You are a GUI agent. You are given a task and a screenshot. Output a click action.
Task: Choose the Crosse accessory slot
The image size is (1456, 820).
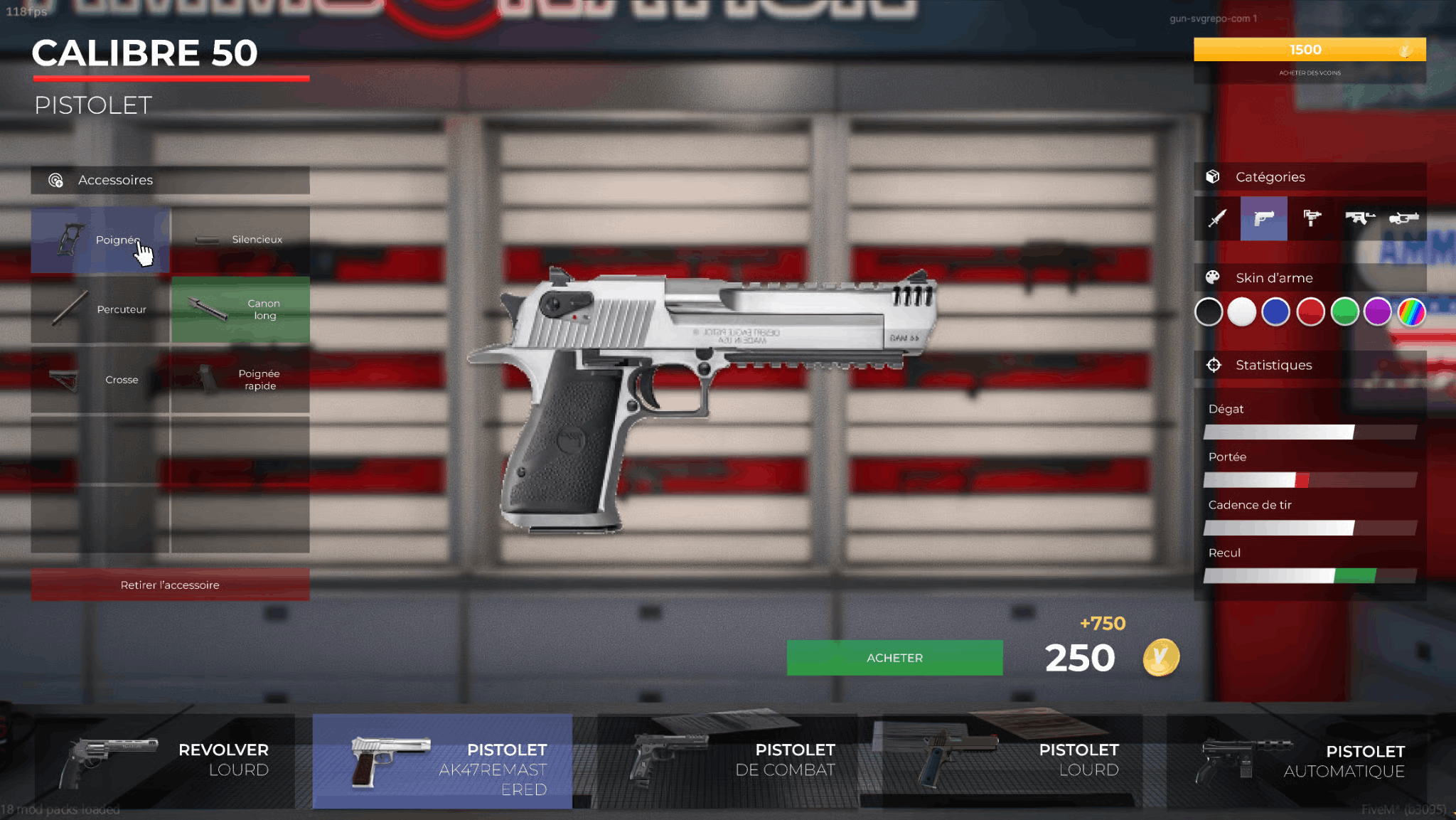point(100,380)
